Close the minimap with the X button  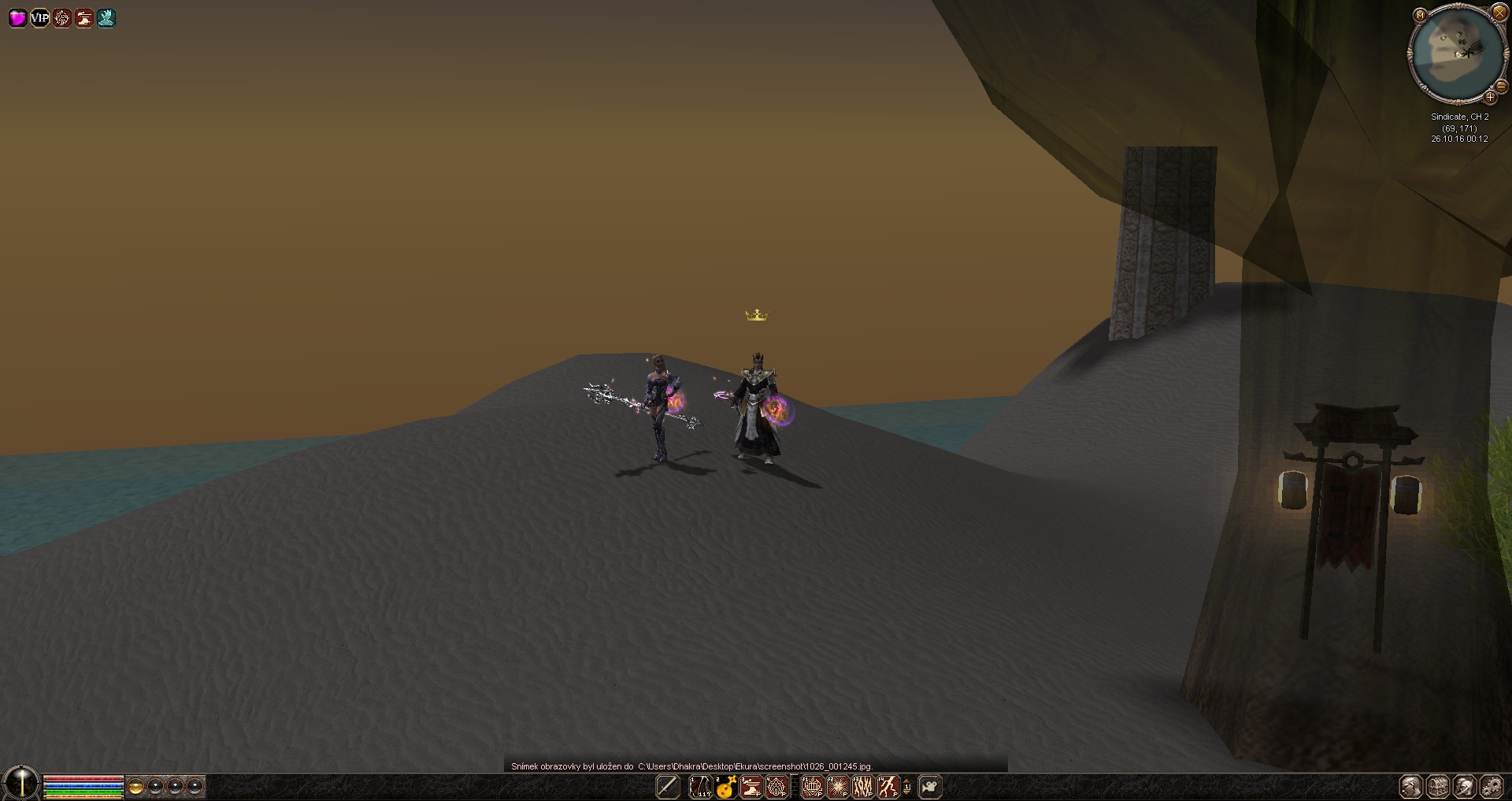click(x=1499, y=12)
